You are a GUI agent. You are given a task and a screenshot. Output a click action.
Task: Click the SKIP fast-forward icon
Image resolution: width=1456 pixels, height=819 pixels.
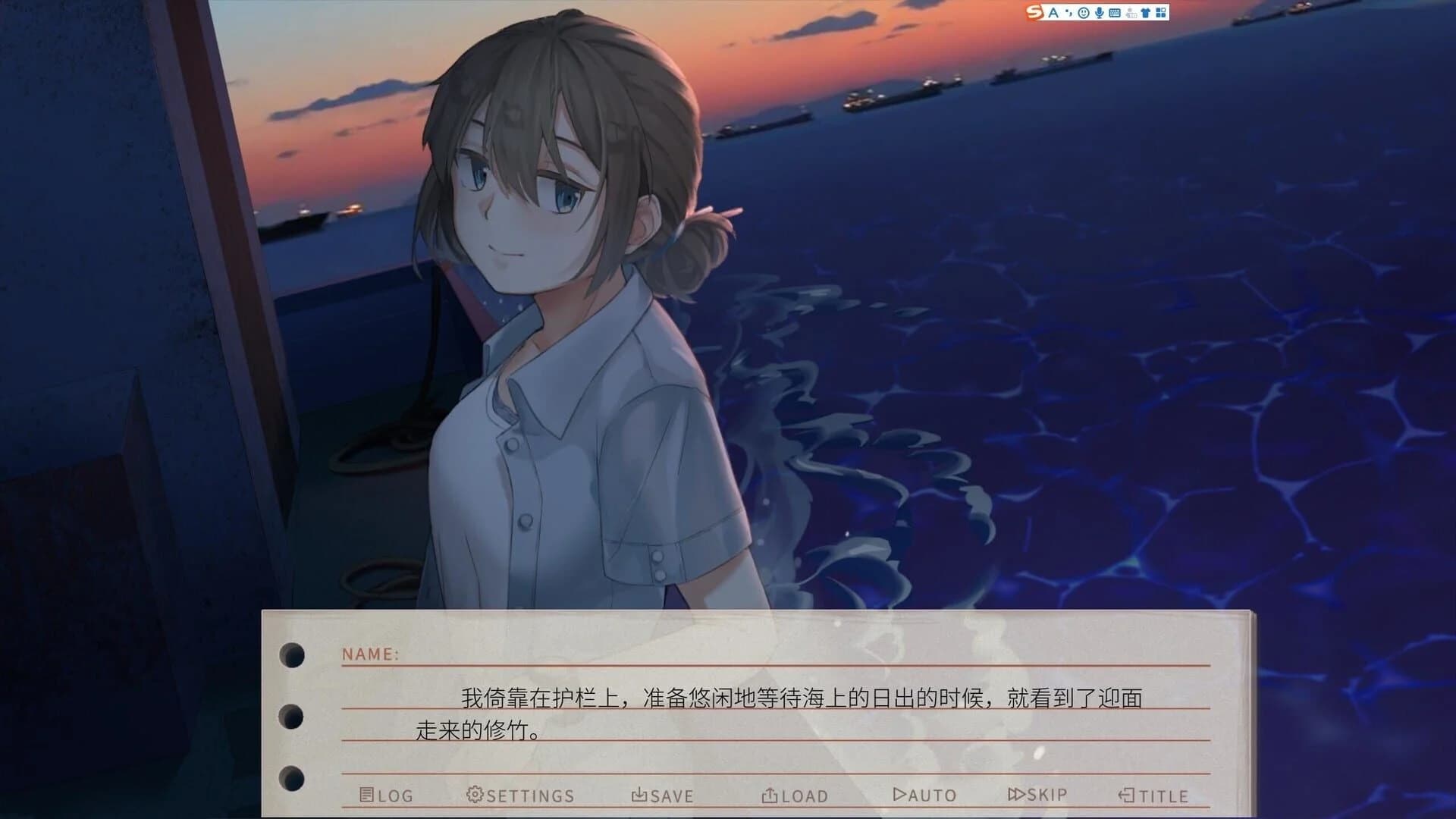1016,793
